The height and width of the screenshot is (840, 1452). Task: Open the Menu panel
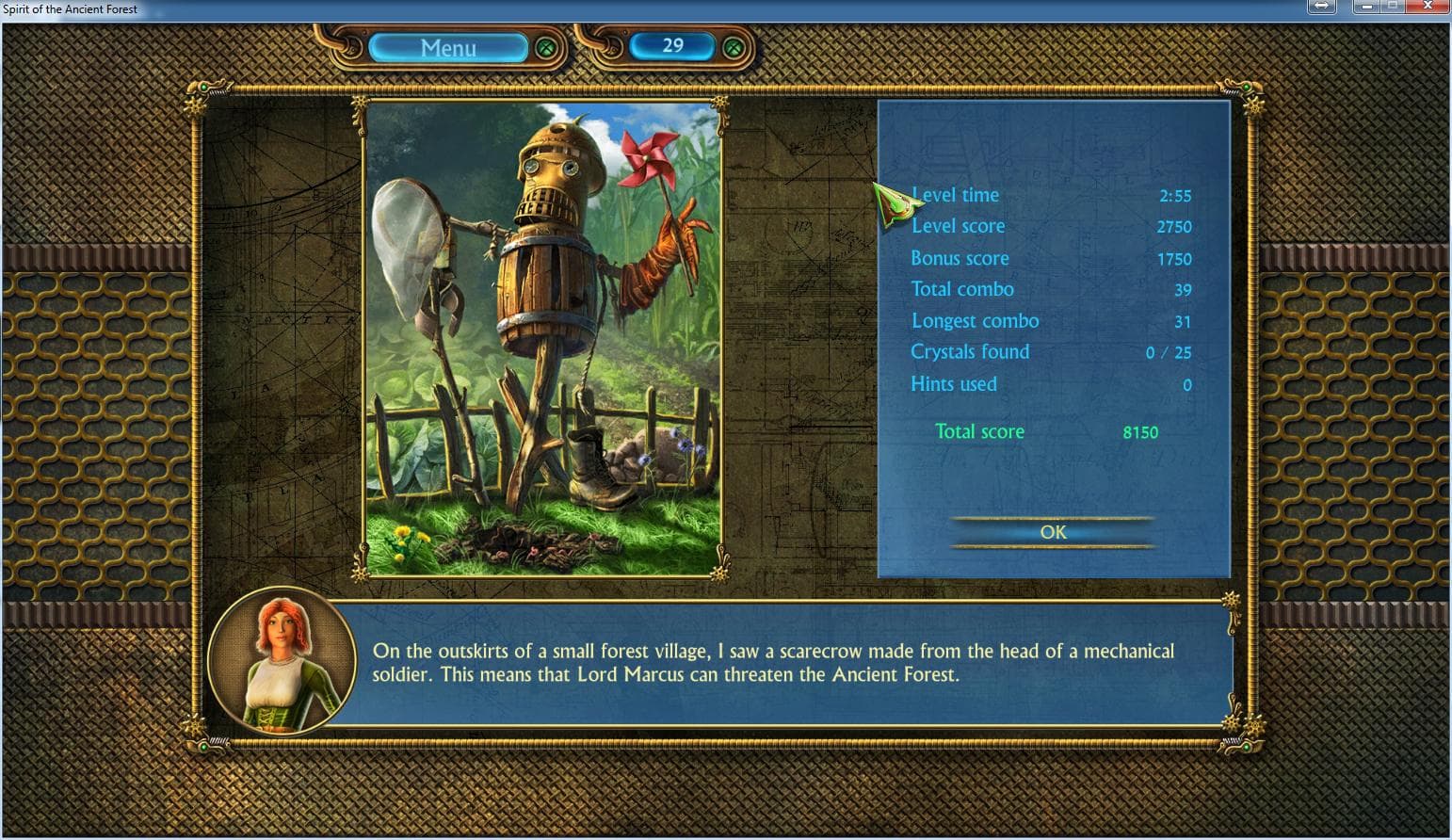tap(449, 48)
